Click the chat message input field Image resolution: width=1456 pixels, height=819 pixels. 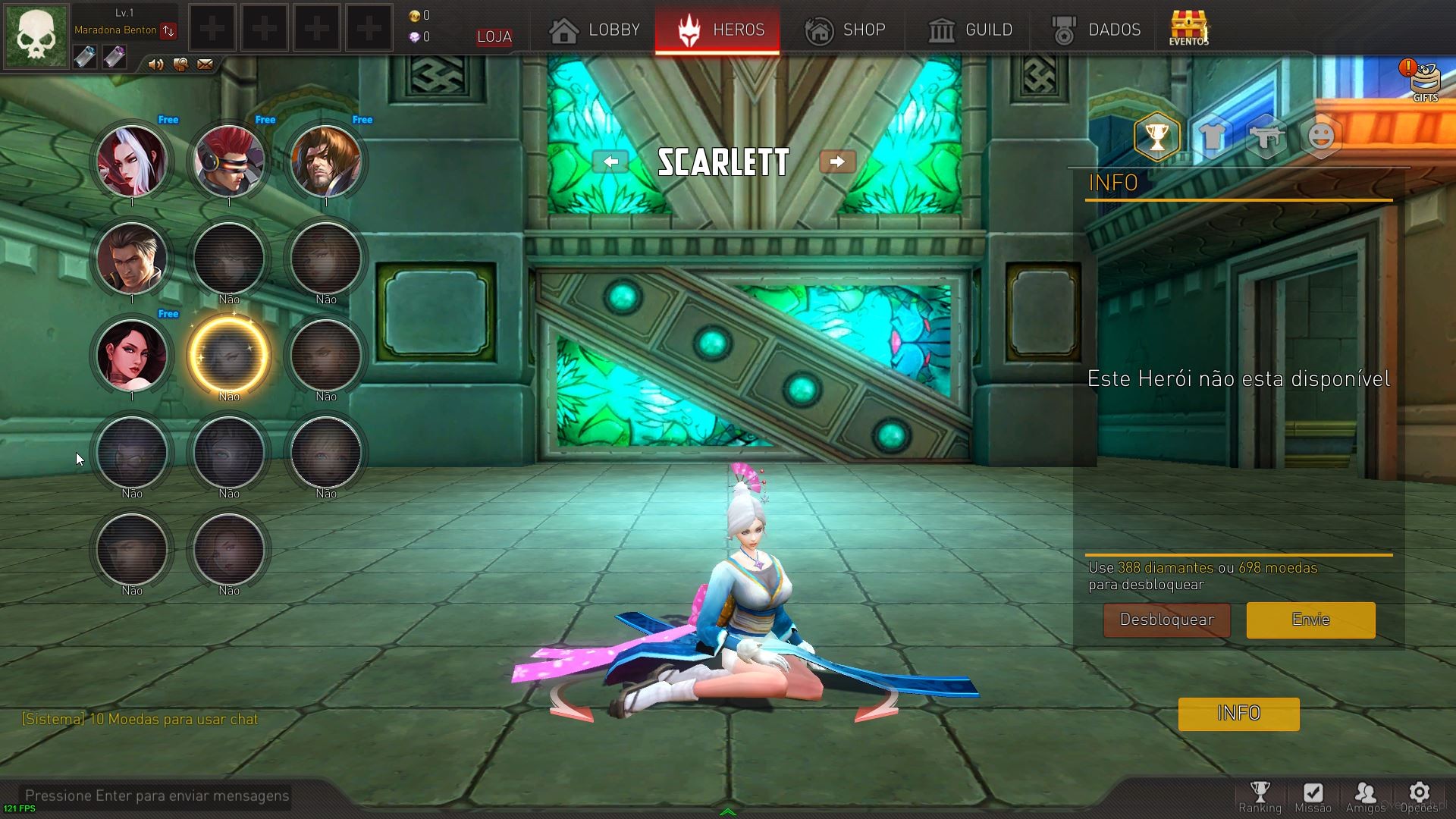pos(157,795)
